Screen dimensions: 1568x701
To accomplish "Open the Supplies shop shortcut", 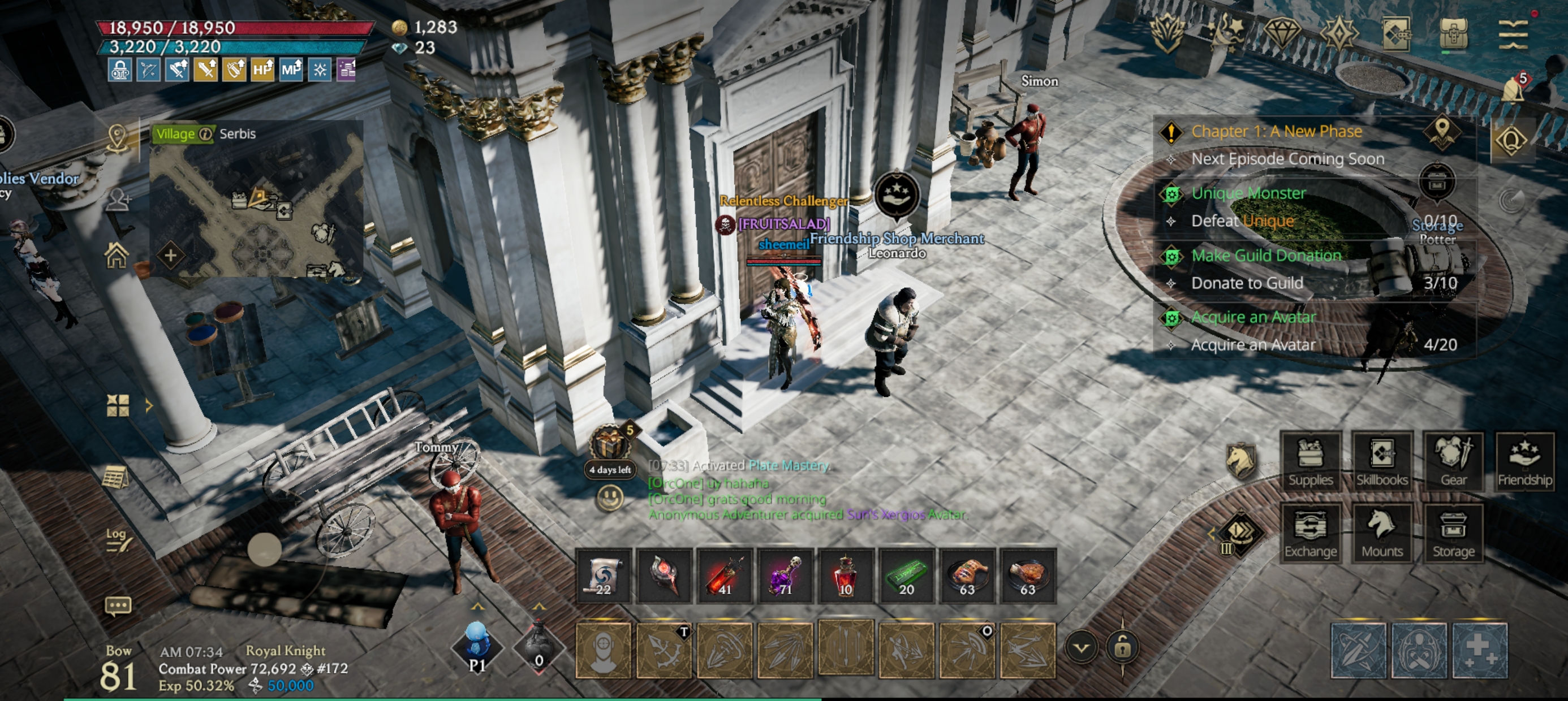I will pyautogui.click(x=1311, y=461).
